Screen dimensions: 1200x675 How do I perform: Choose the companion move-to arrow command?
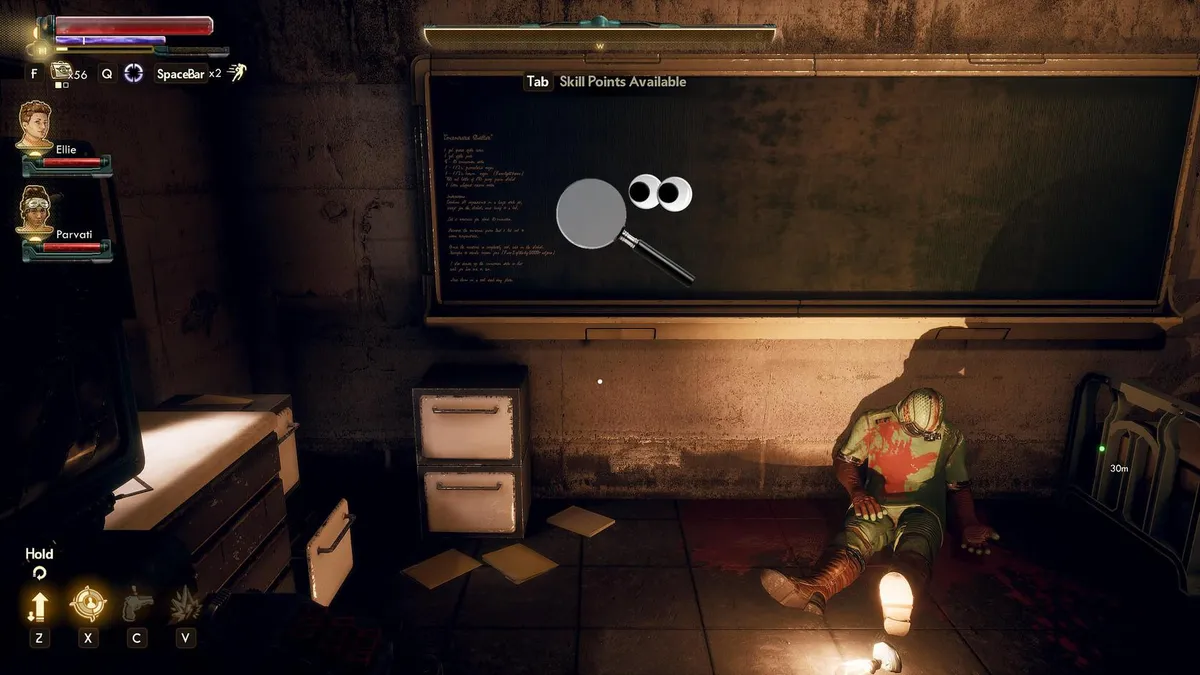point(40,605)
